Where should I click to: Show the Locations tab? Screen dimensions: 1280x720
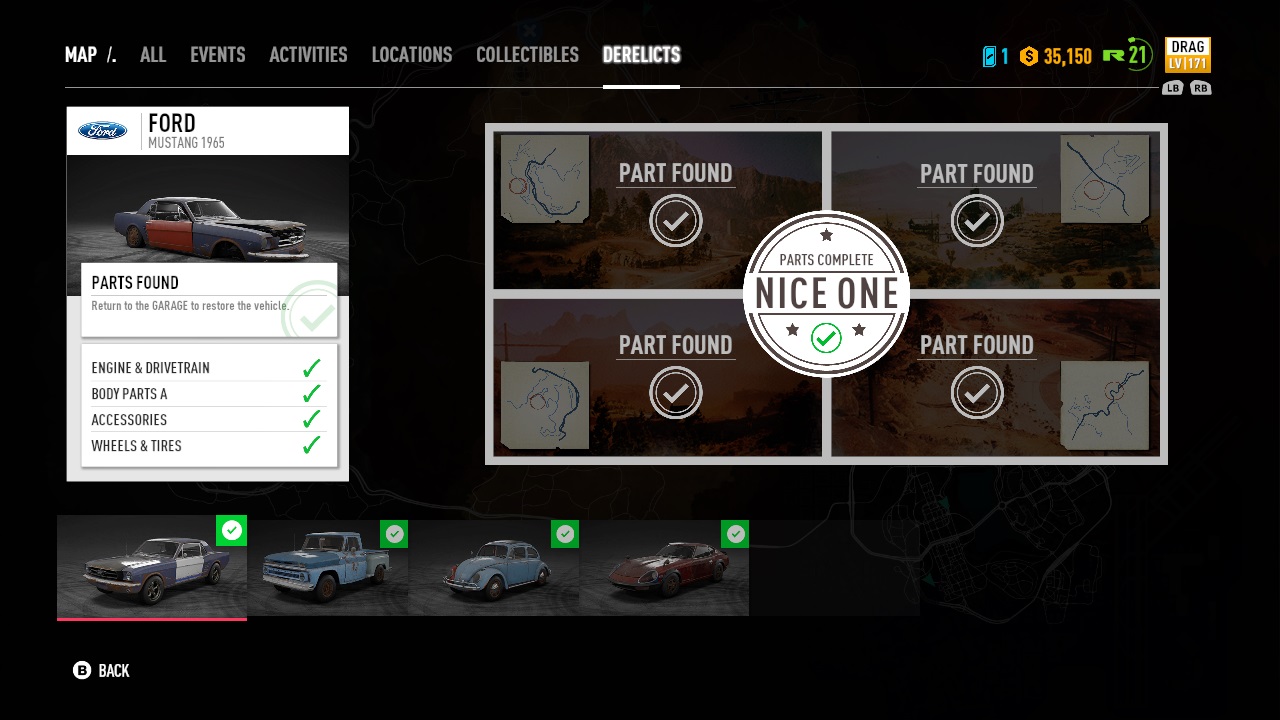[411, 55]
